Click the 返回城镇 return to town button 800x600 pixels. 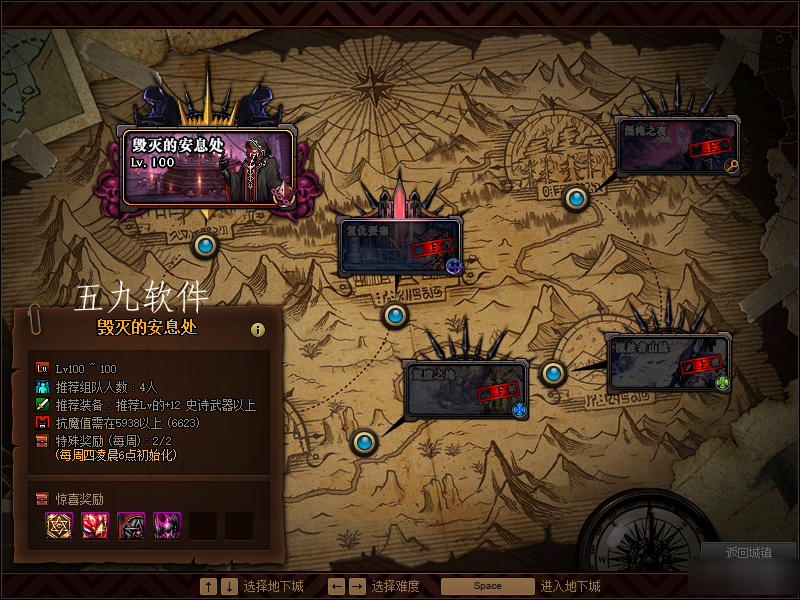tap(749, 552)
